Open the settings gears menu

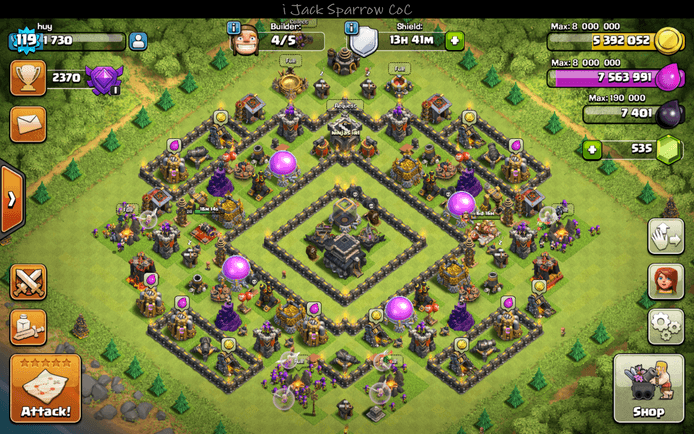[x=665, y=325]
